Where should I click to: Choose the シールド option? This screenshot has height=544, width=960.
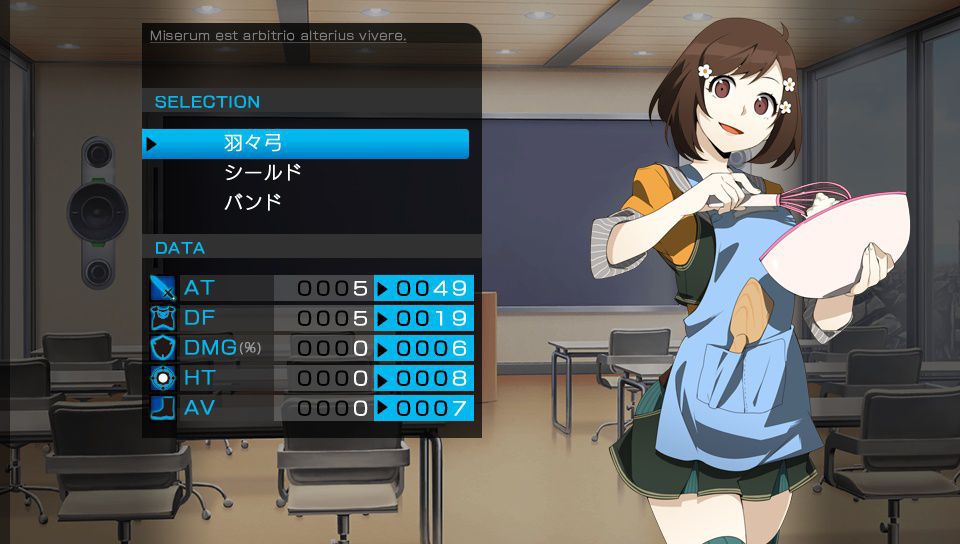pyautogui.click(x=263, y=173)
